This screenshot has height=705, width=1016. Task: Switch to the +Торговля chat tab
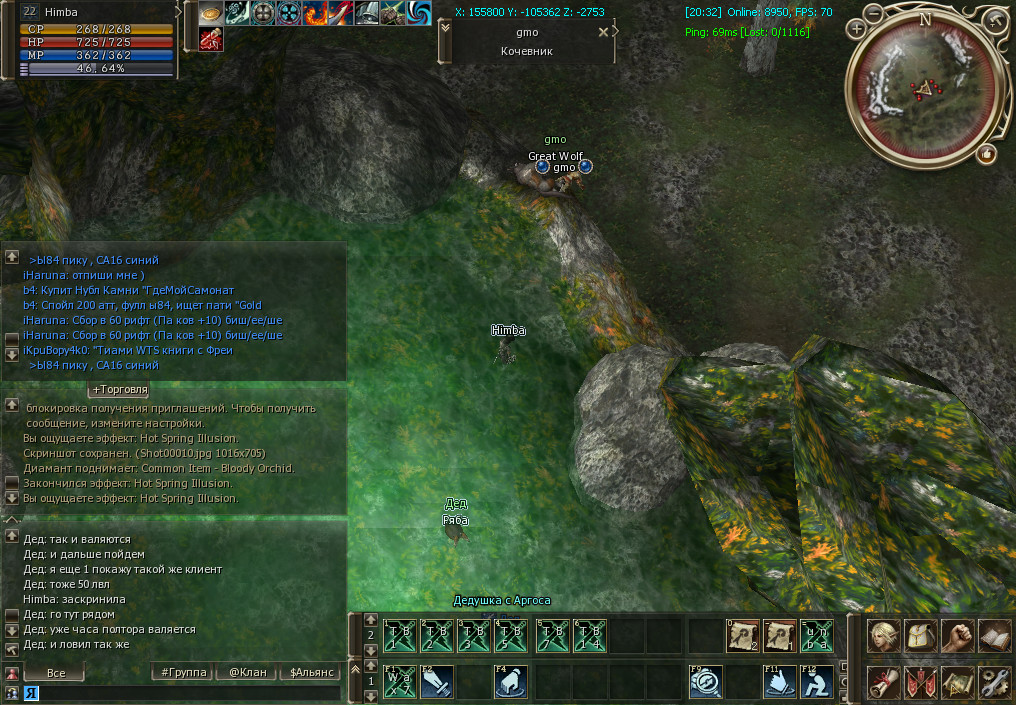120,389
